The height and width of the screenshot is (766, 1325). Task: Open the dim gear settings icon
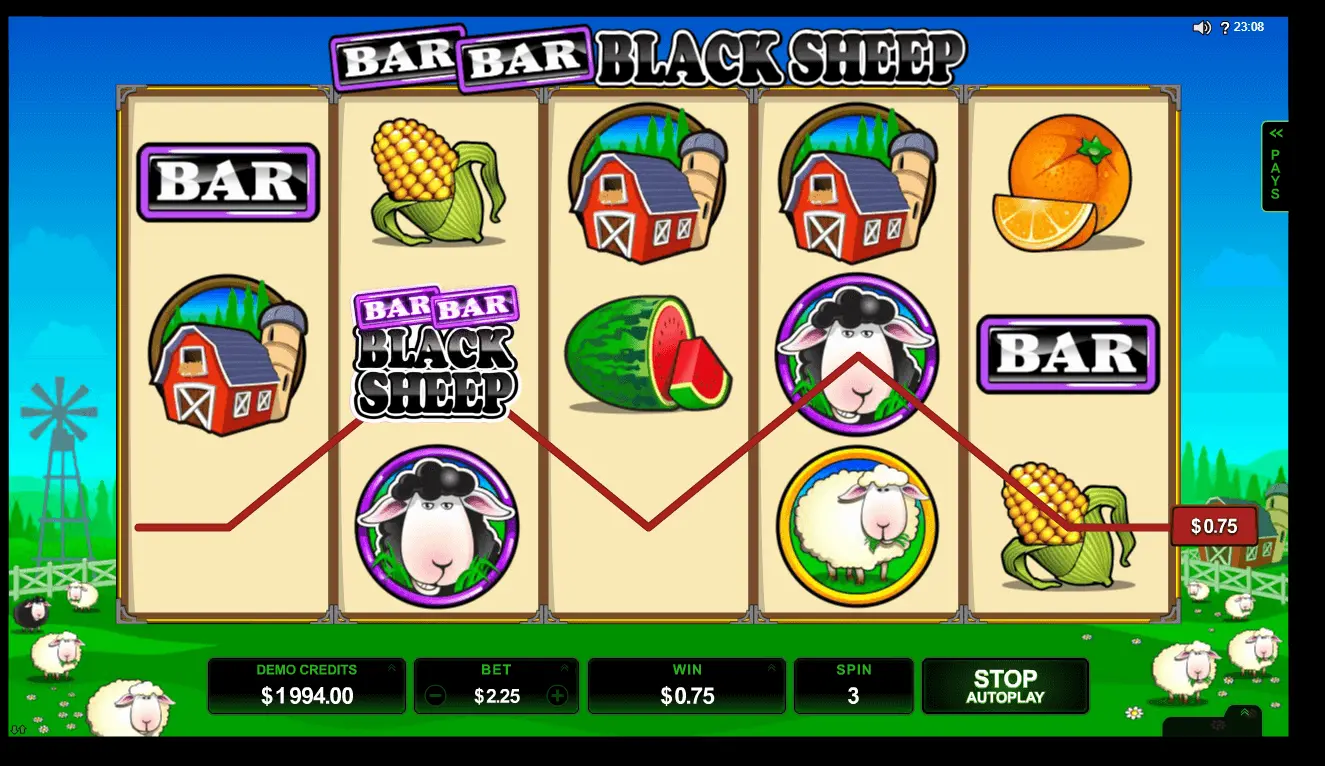(1217, 725)
